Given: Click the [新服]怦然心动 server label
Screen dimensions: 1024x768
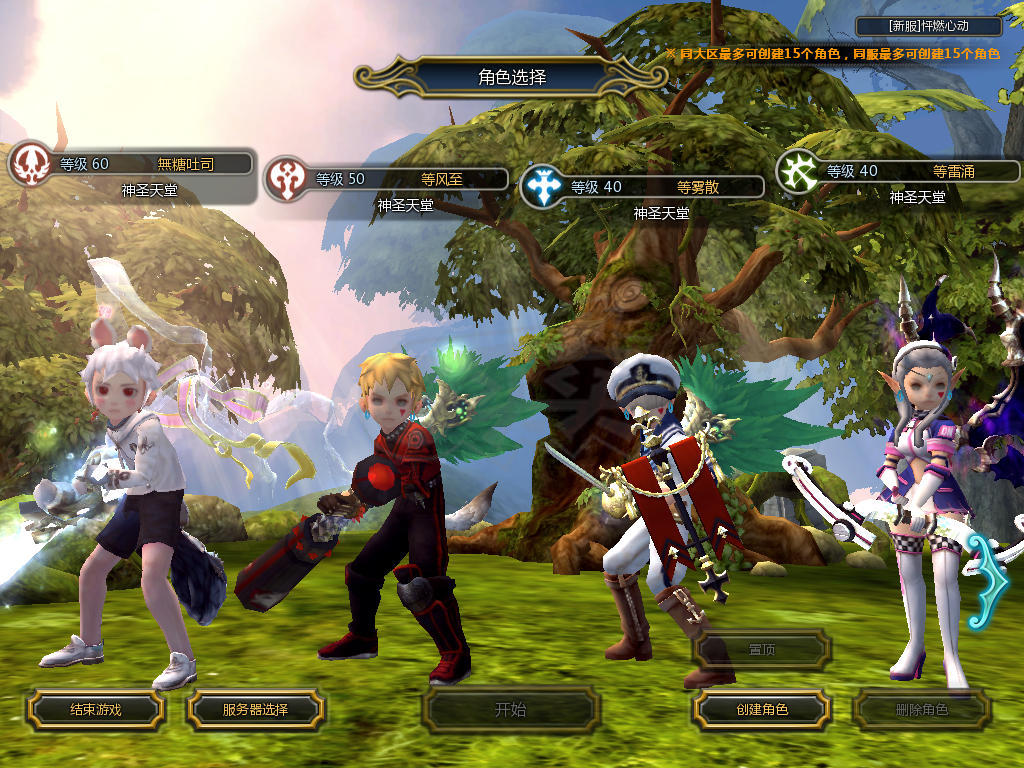Looking at the screenshot, I should tap(929, 27).
